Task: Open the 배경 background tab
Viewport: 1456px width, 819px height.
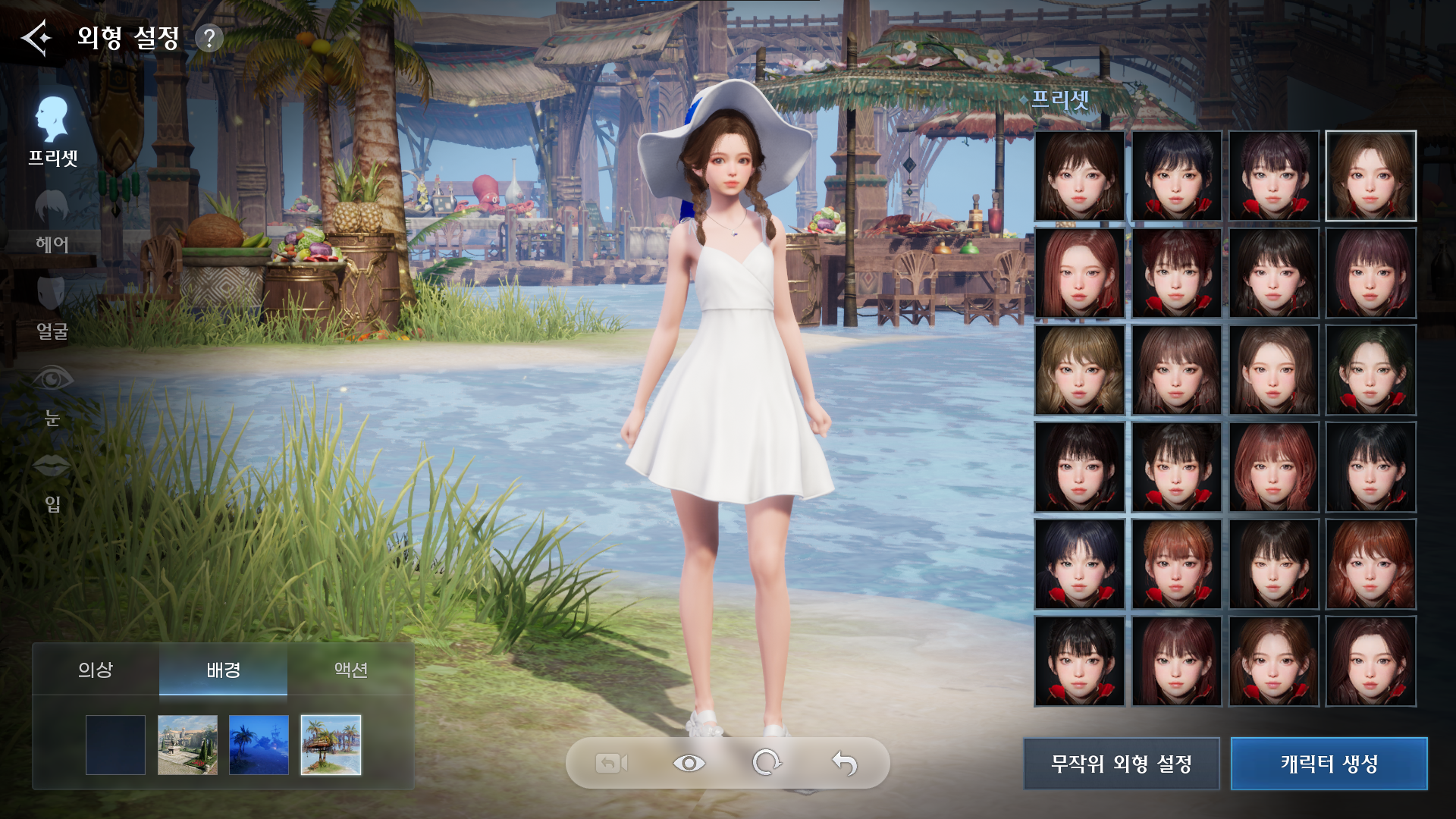Action: (x=223, y=670)
